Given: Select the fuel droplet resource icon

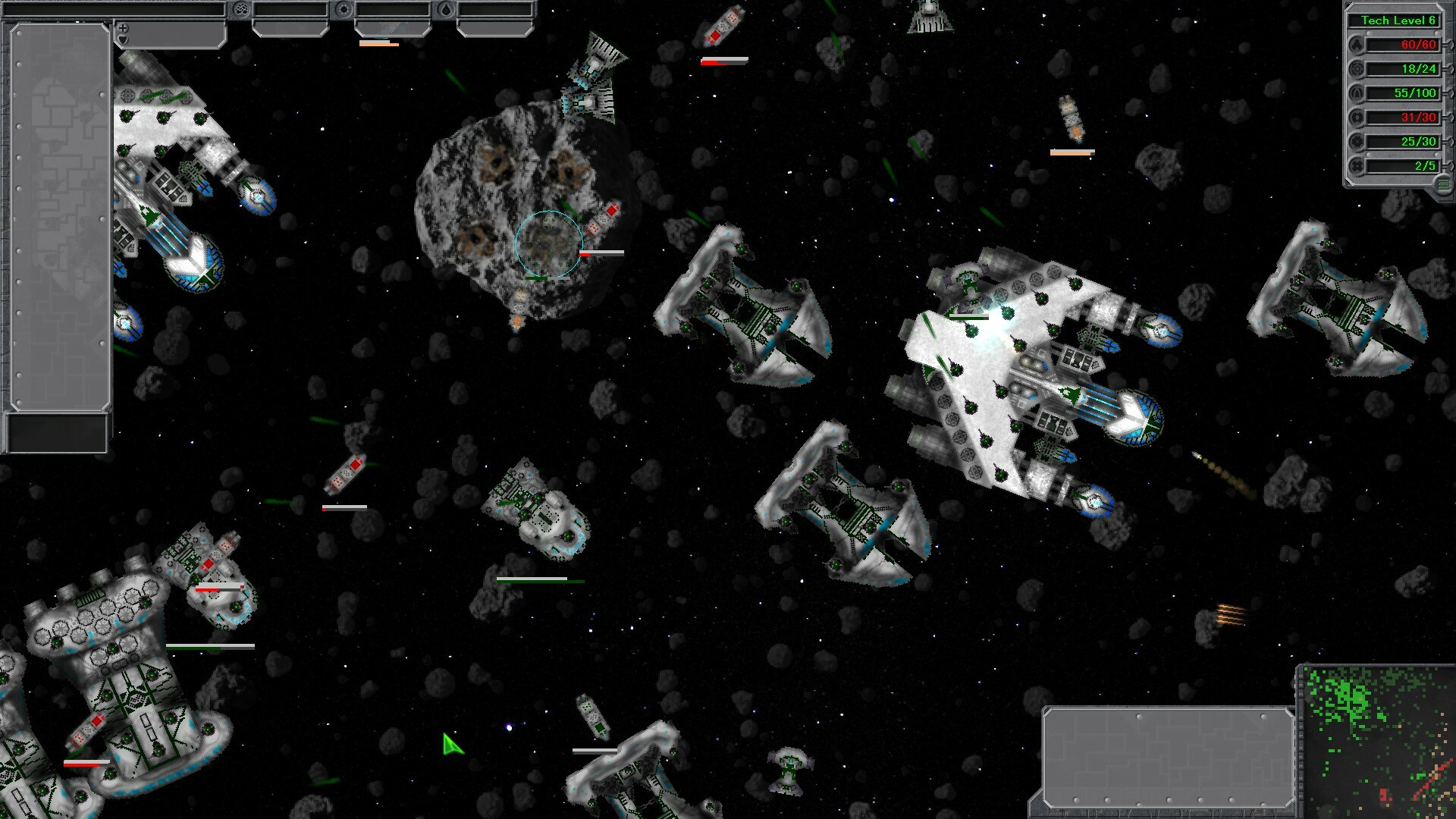Looking at the screenshot, I should 446,9.
